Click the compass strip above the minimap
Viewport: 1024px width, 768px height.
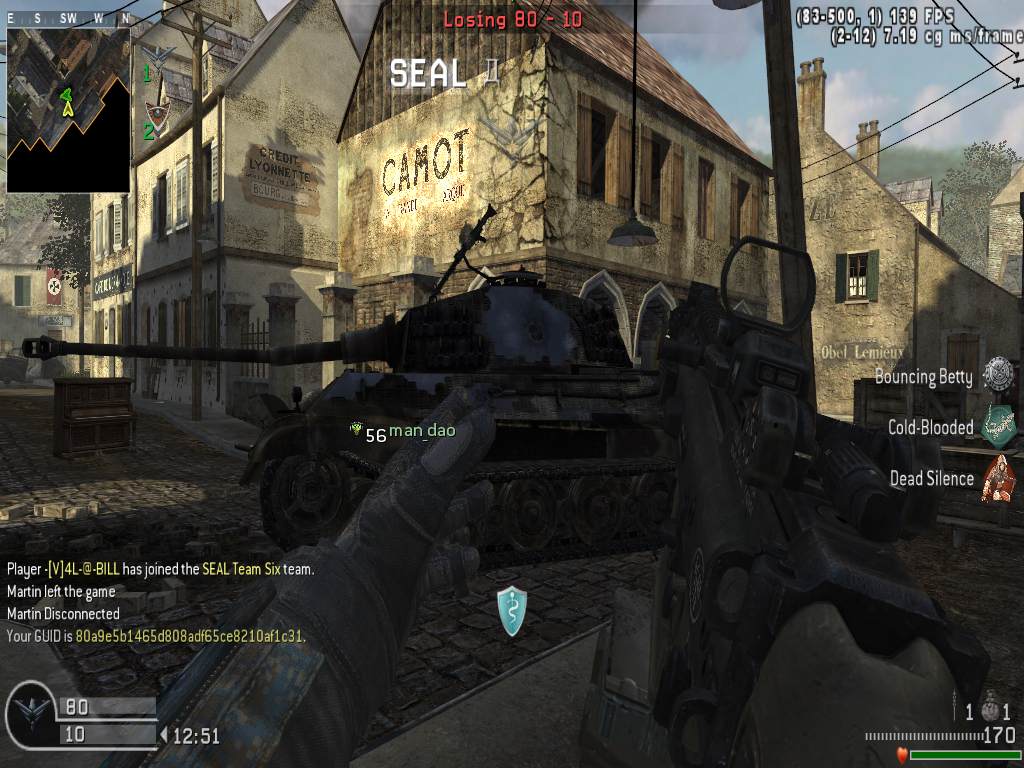click(x=68, y=19)
